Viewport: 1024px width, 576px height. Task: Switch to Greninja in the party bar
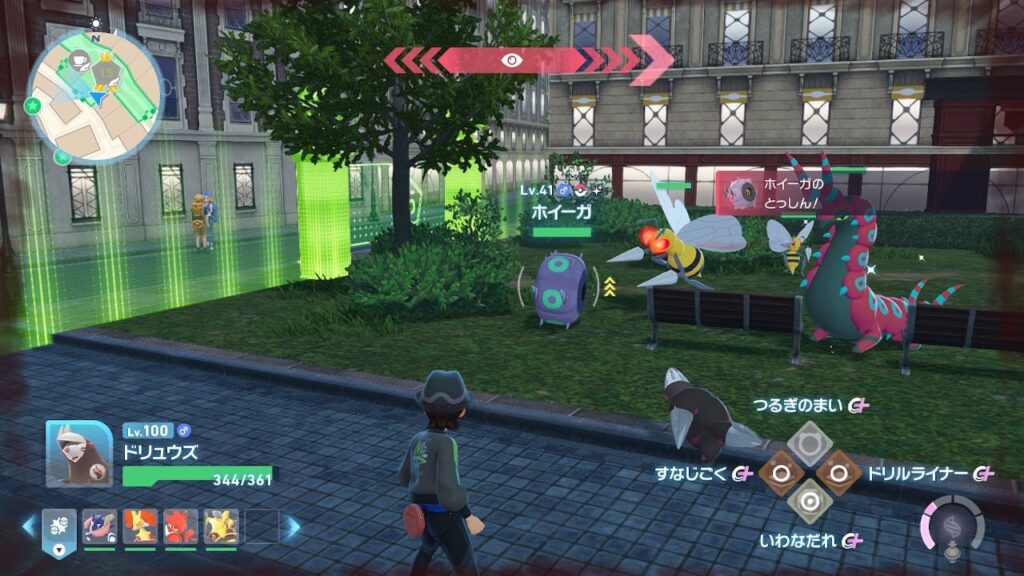(98, 526)
